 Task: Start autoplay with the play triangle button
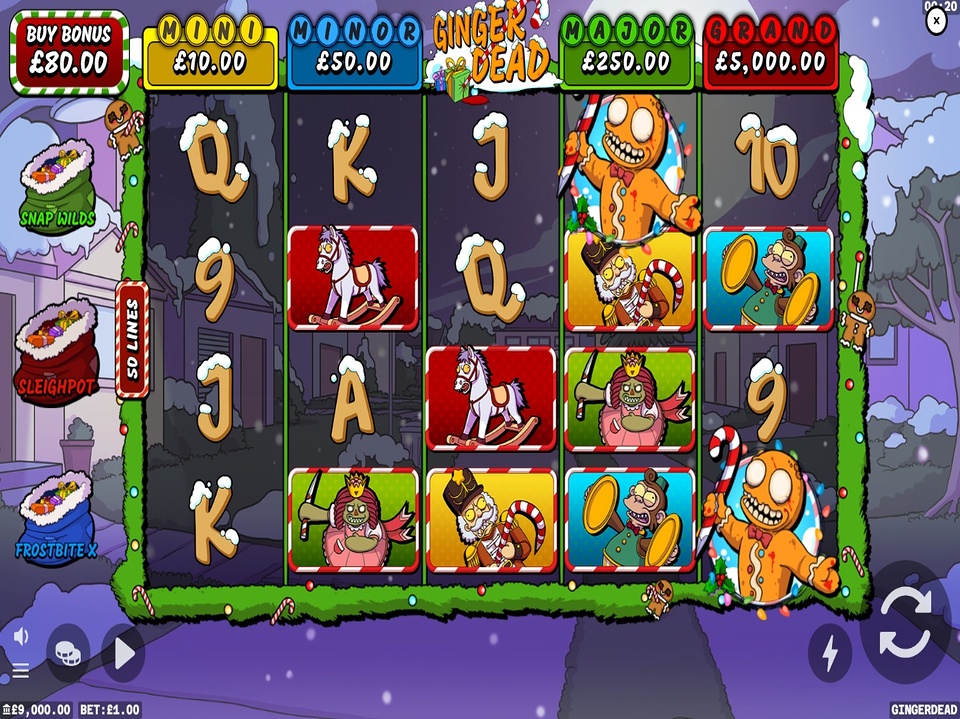(124, 653)
